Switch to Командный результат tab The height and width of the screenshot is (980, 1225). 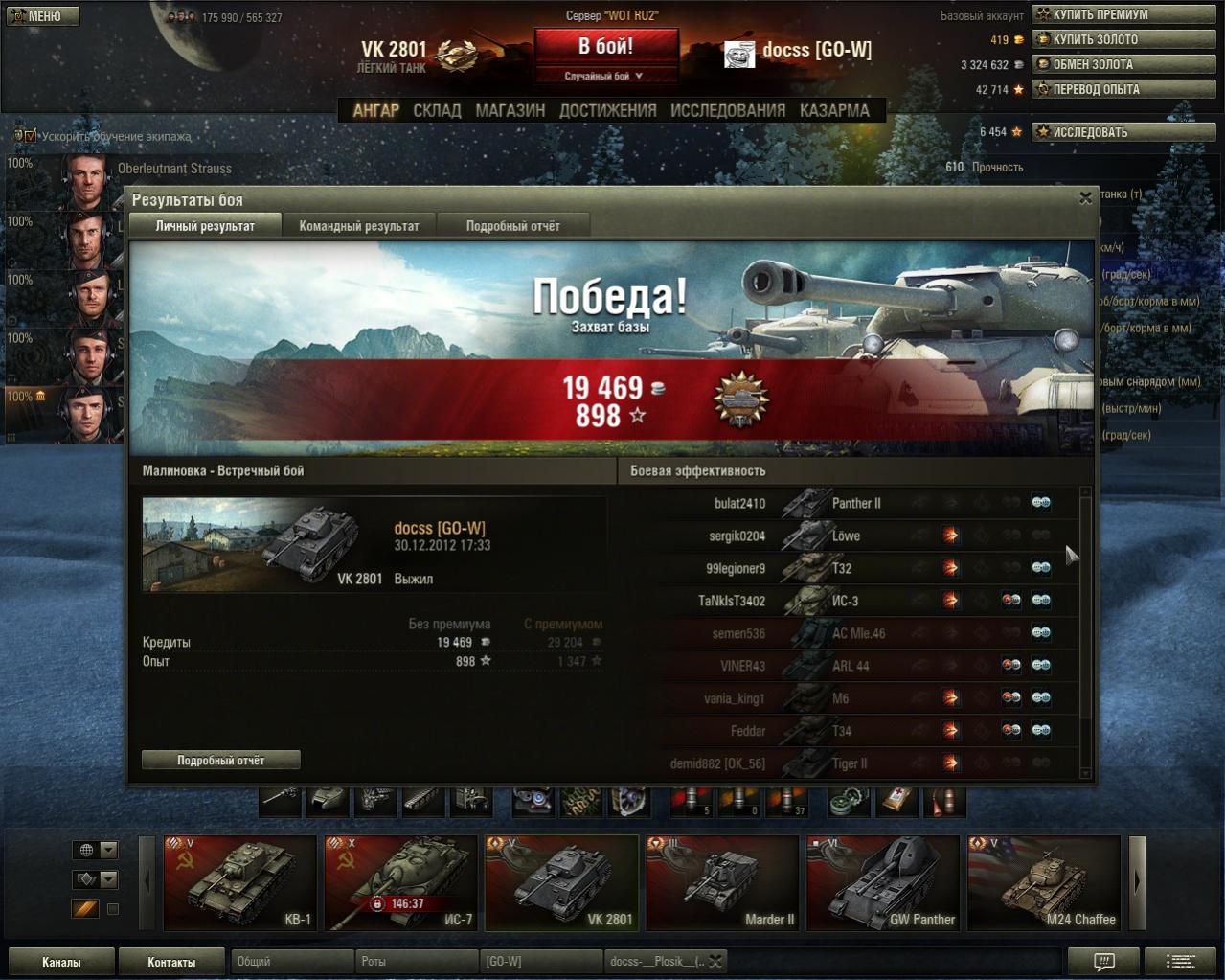click(x=359, y=226)
